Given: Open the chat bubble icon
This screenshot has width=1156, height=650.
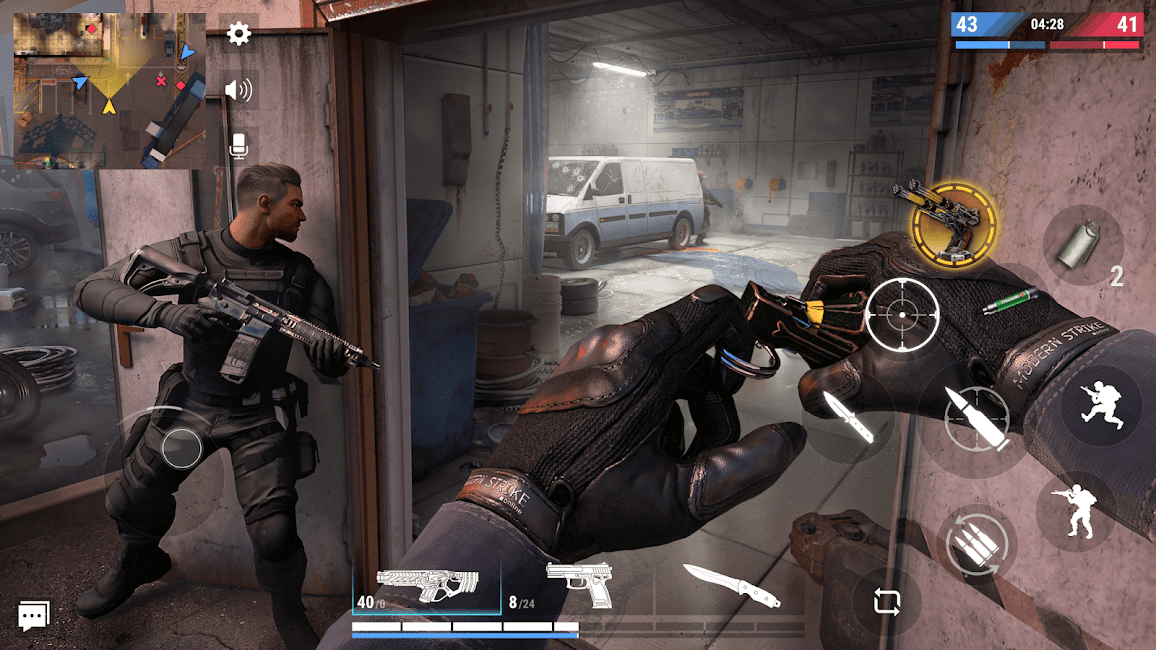Looking at the screenshot, I should (x=33, y=616).
